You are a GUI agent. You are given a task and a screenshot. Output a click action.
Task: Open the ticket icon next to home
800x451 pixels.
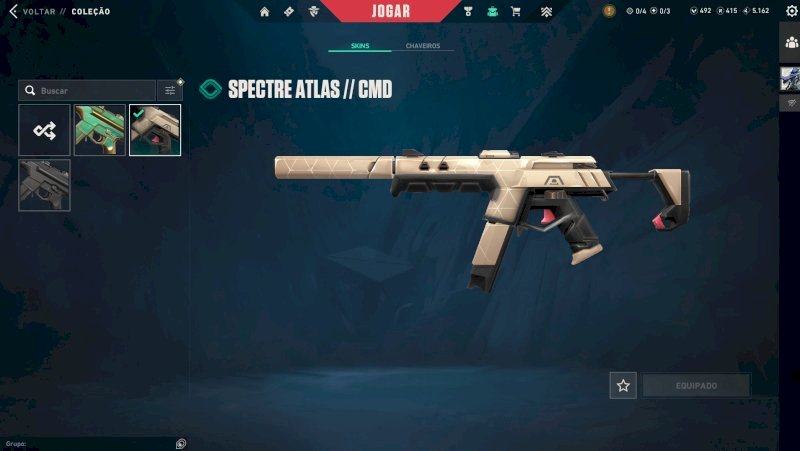[x=289, y=12]
